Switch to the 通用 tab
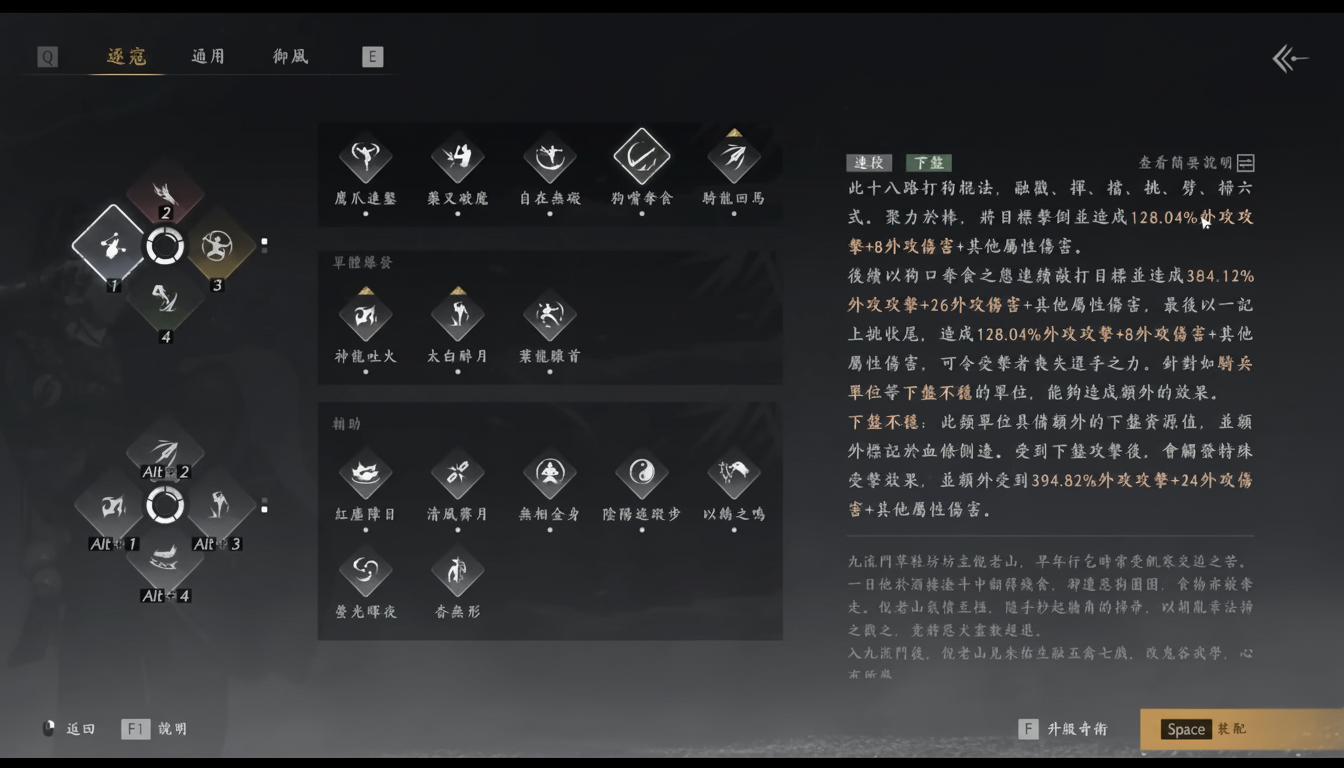Screen dimensions: 1344x768 (207, 57)
